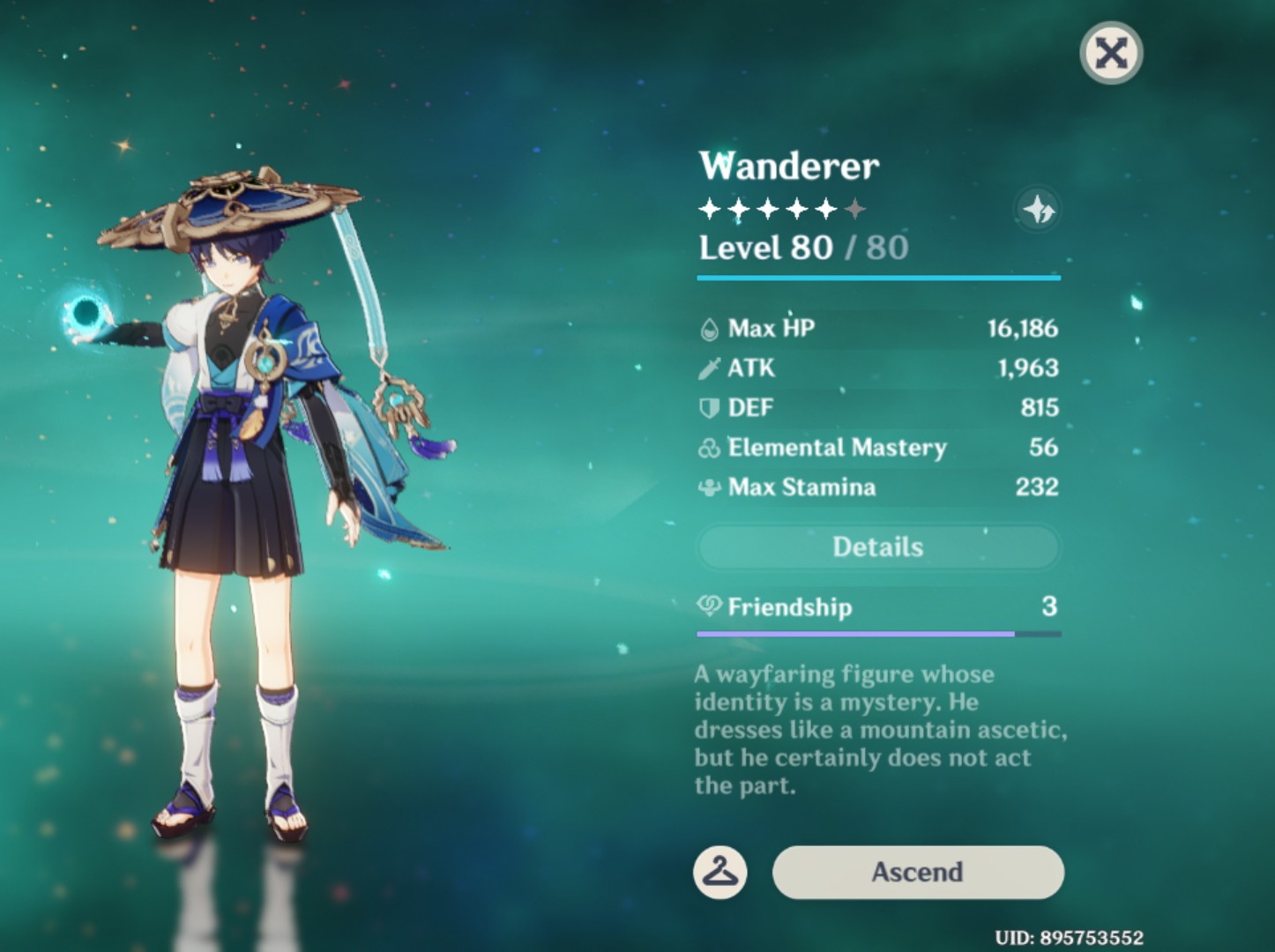The width and height of the screenshot is (1275, 952).
Task: Click the unfilled sixth star
Action: 856,208
